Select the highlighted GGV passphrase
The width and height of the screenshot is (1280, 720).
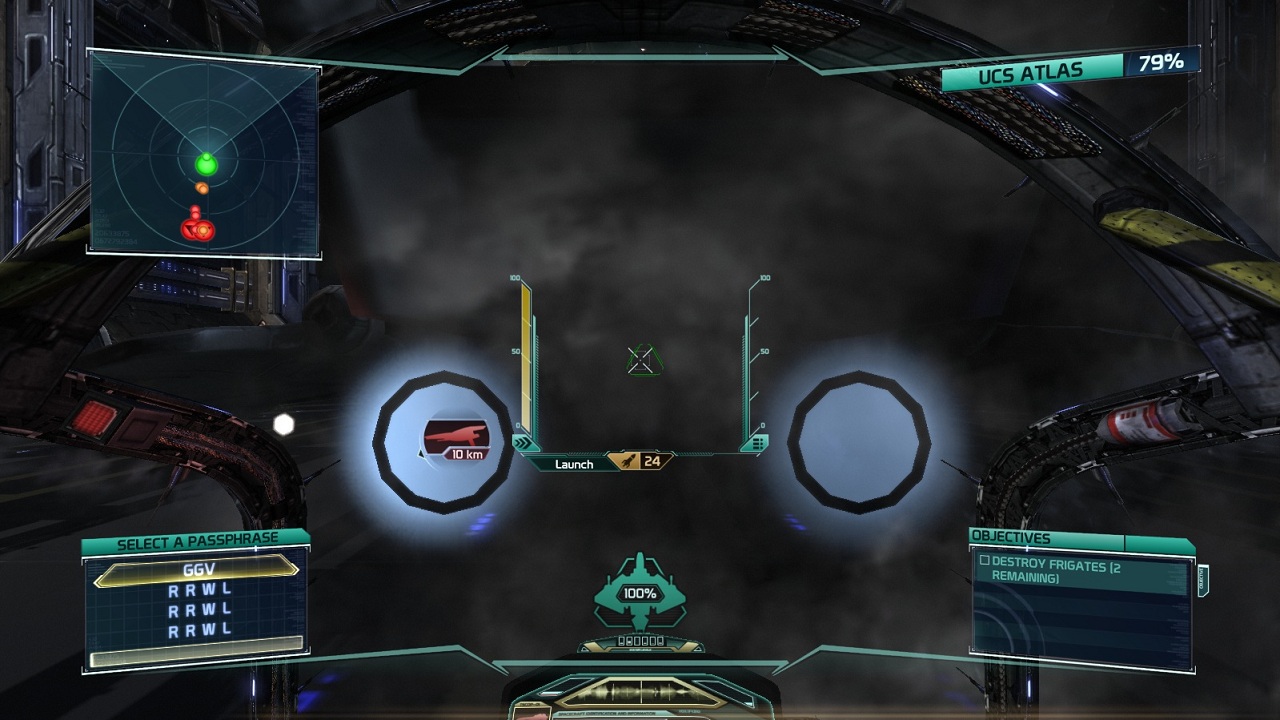(196, 570)
